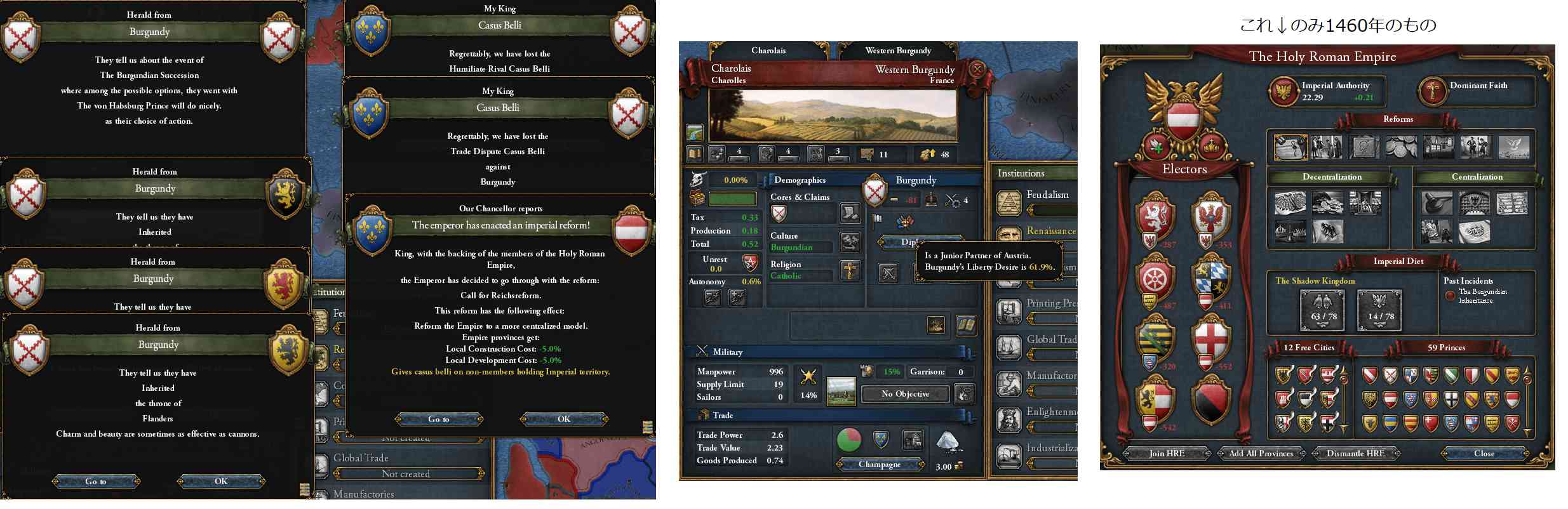Open the Champagne trade node
The height and width of the screenshot is (509, 1568).
click(880, 465)
